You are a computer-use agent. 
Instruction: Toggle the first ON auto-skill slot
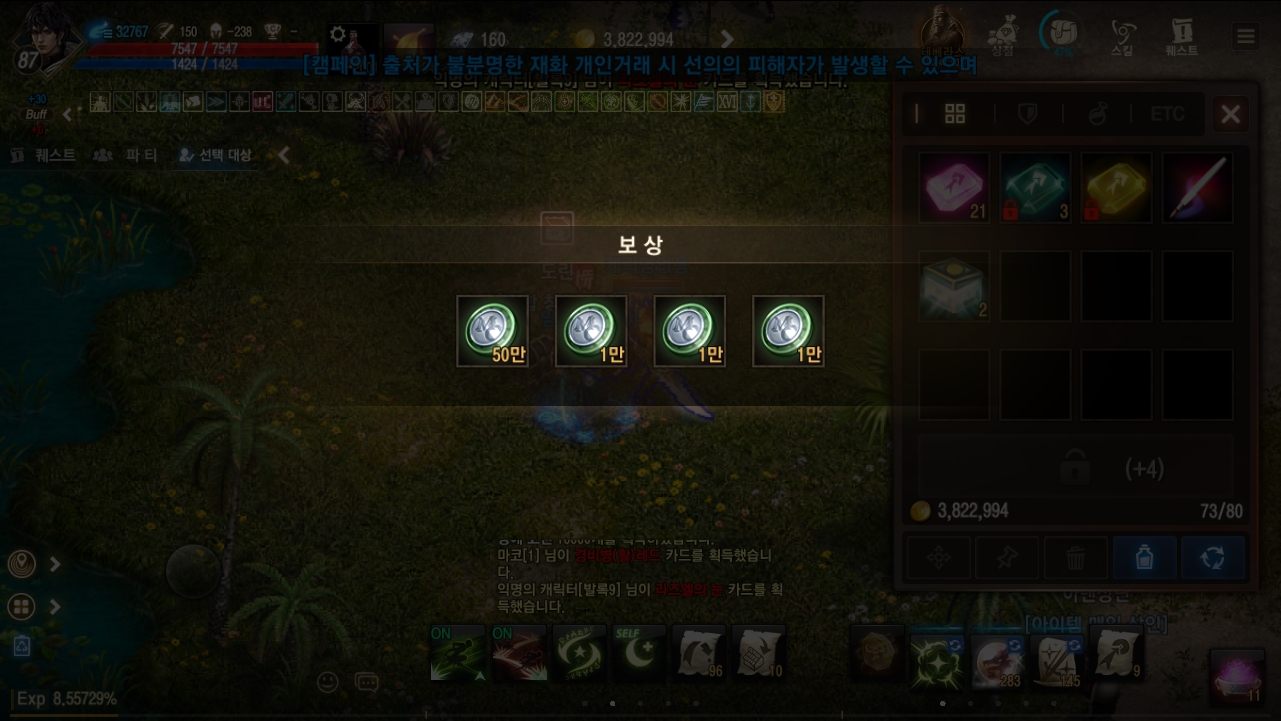click(457, 652)
